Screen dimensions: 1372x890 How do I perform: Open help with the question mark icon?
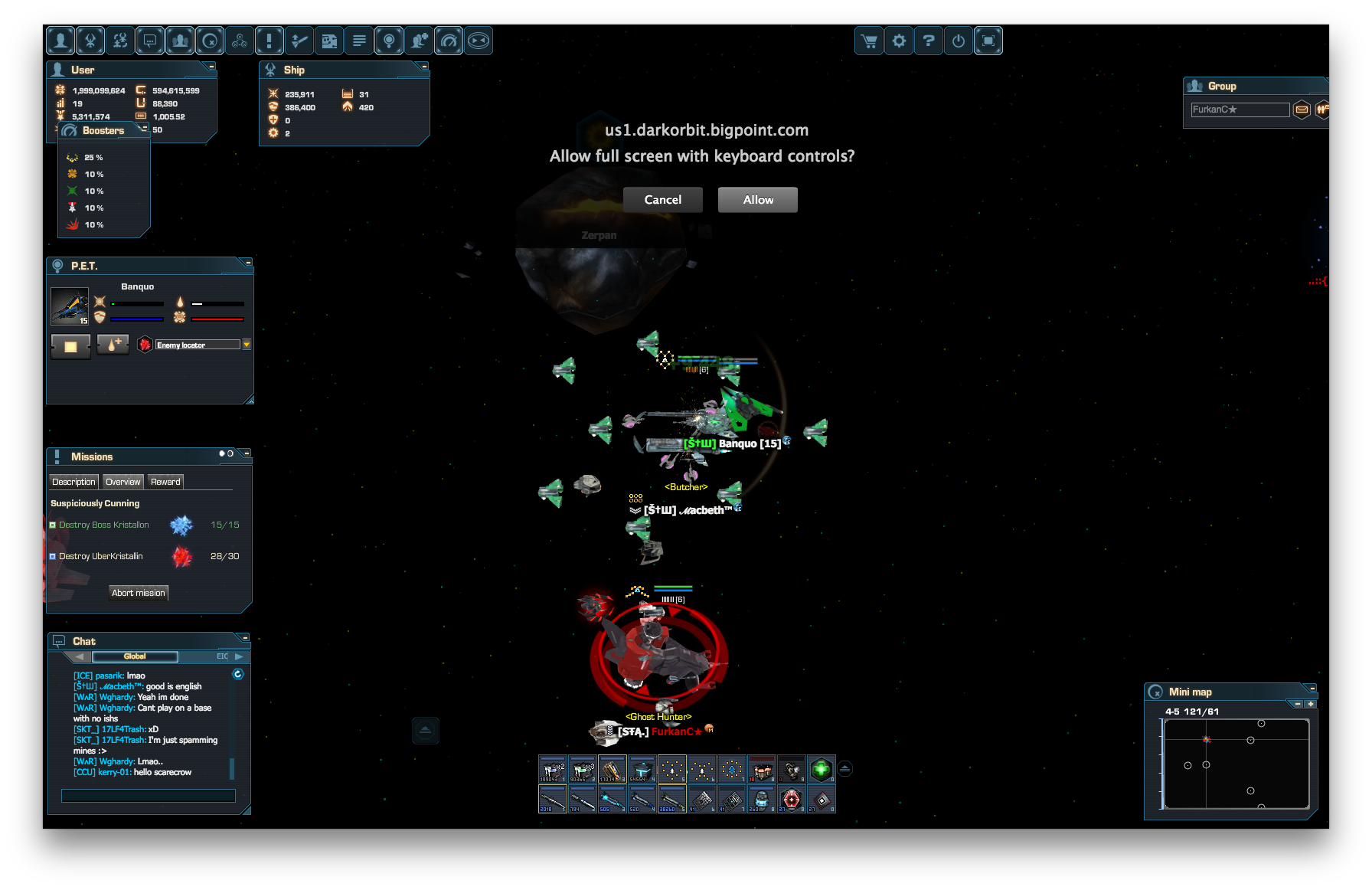(x=929, y=41)
